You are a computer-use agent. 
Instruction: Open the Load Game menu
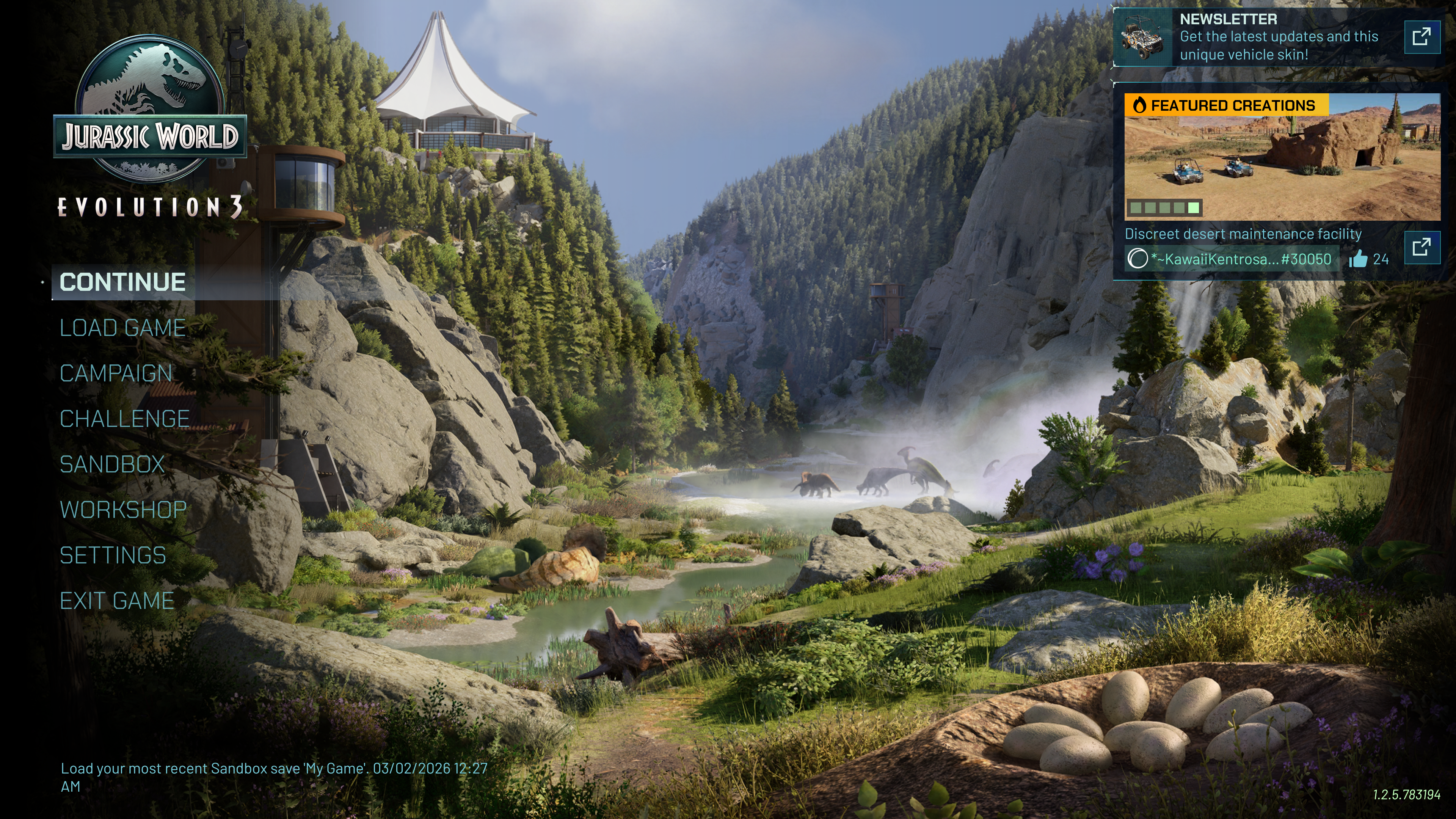(122, 328)
